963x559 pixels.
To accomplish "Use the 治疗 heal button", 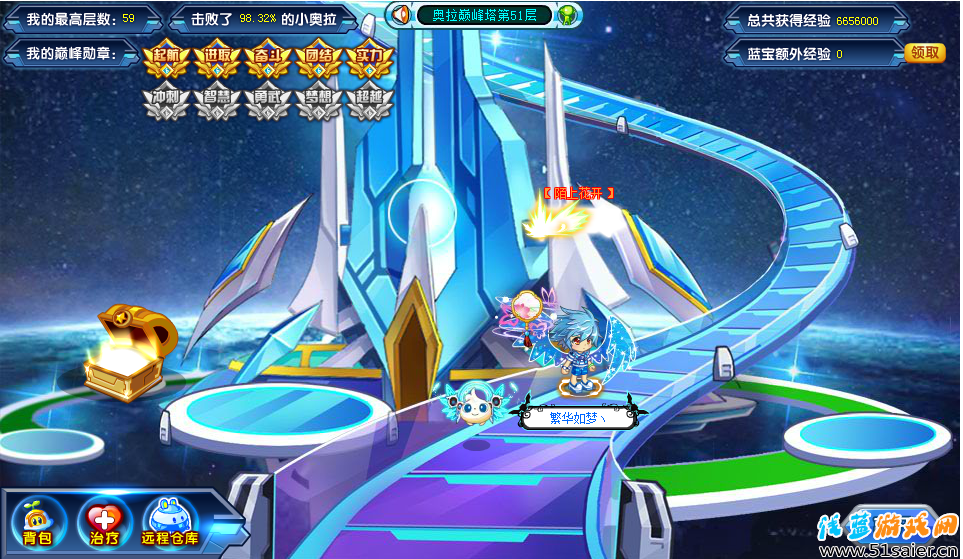I will coord(103,520).
